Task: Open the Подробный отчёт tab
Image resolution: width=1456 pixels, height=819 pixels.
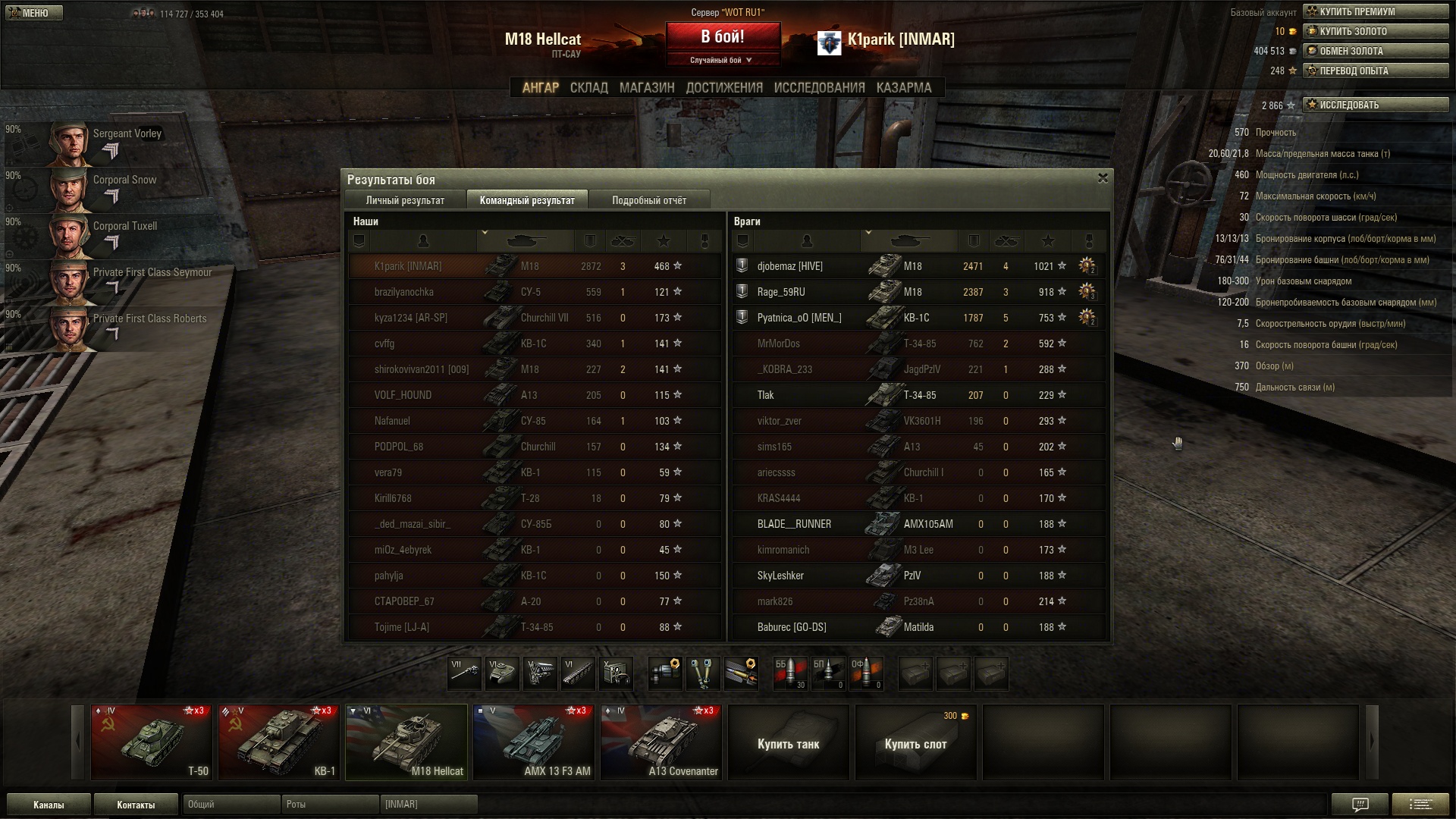Action: point(648,200)
